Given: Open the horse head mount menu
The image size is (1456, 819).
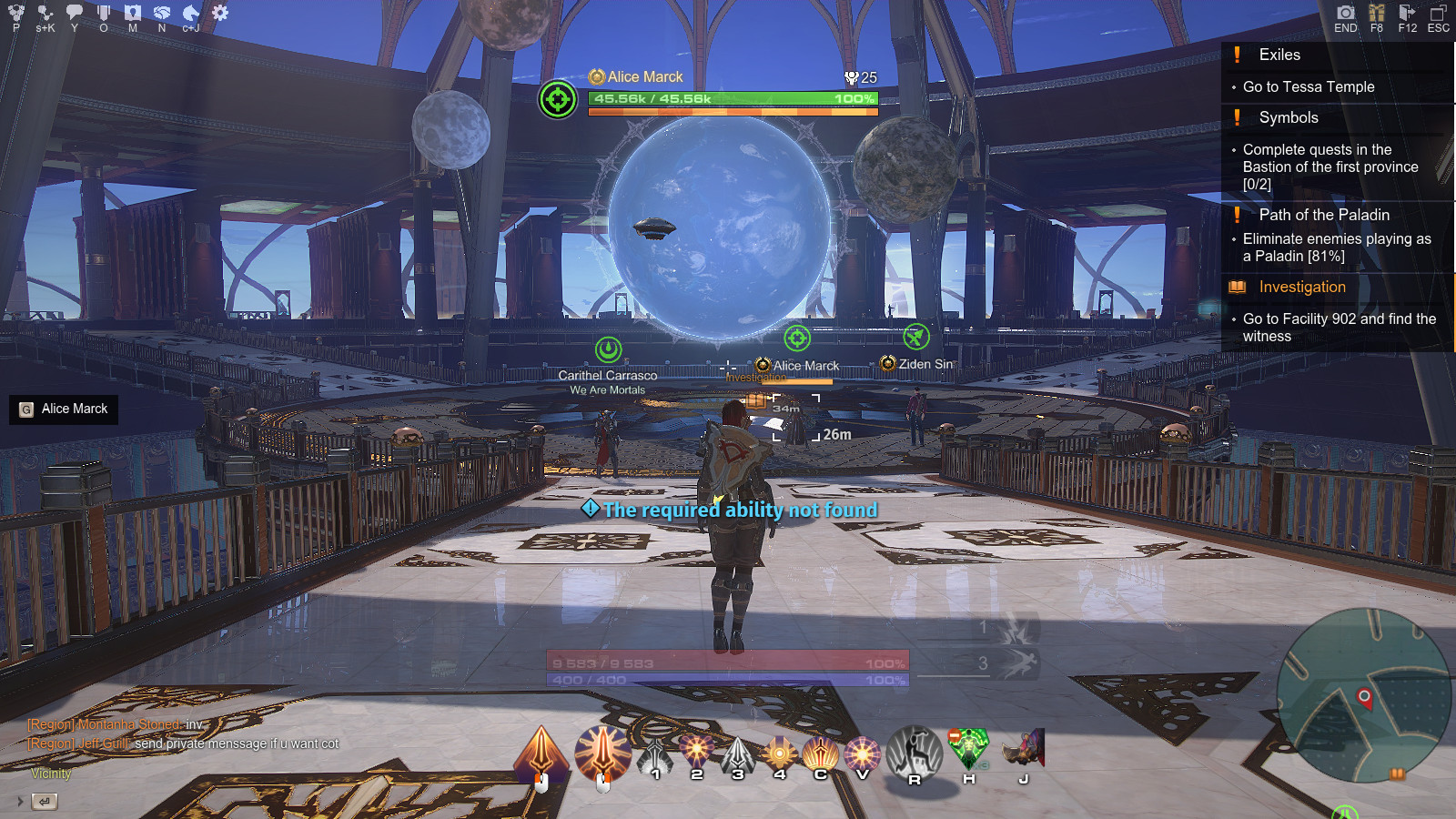Looking at the screenshot, I should pos(191,13).
